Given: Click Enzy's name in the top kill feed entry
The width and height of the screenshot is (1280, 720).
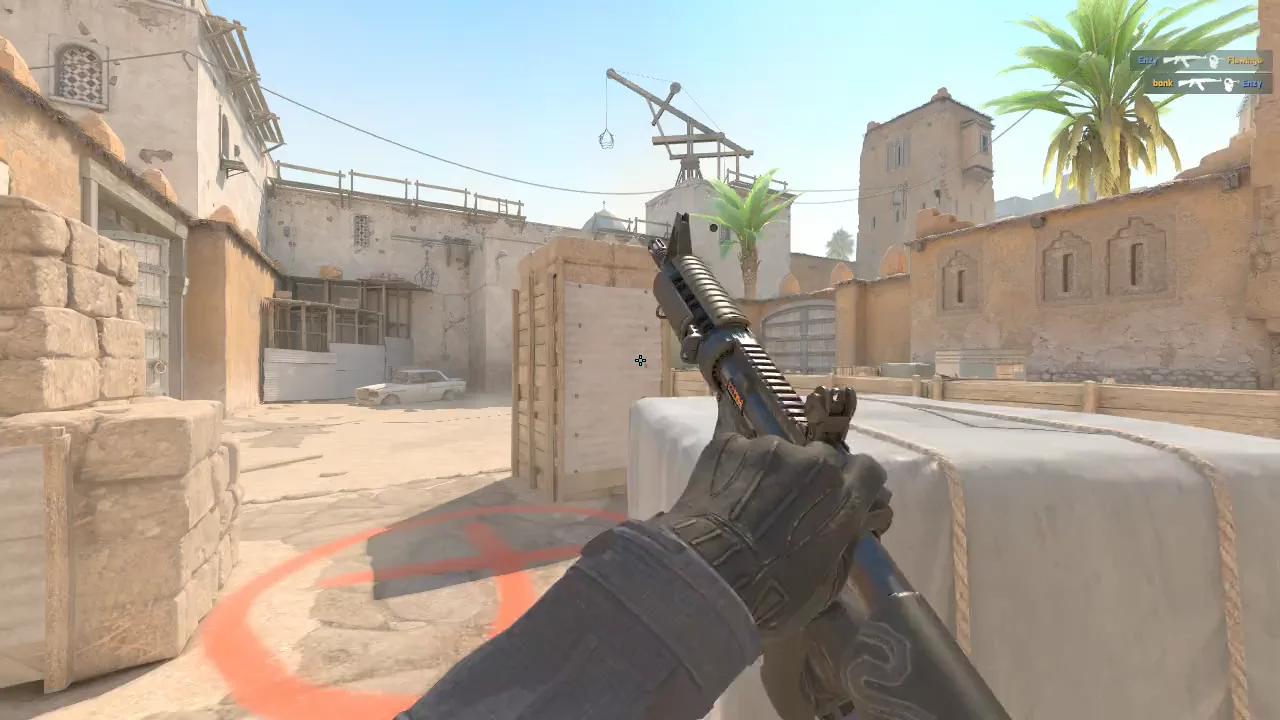Looking at the screenshot, I should pyautogui.click(x=1148, y=60).
